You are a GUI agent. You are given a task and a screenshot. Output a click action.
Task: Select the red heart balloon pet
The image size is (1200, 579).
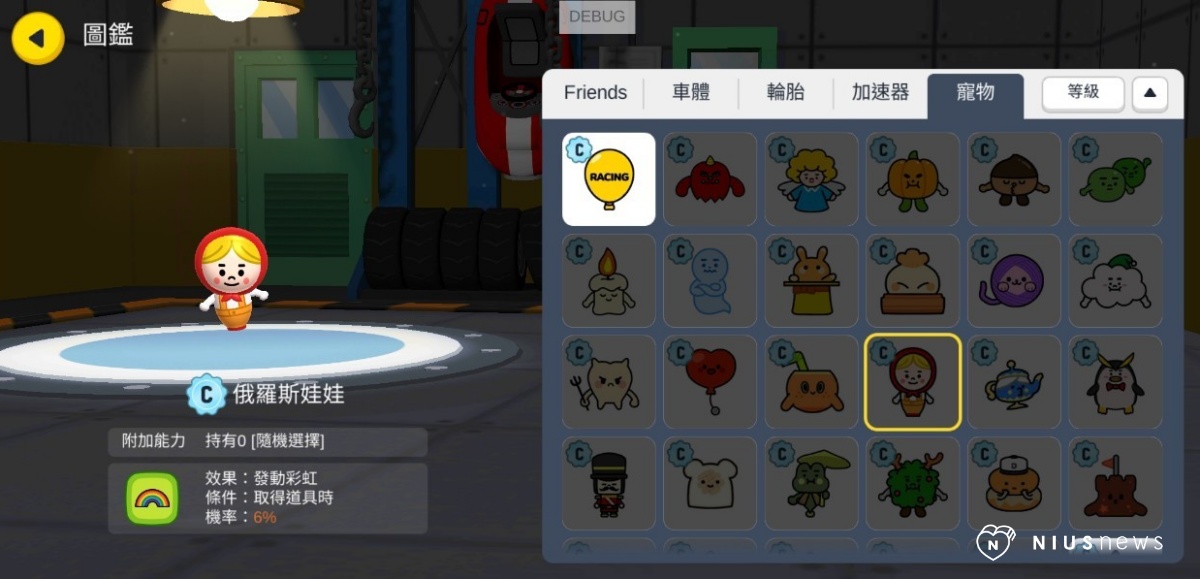pyautogui.click(x=710, y=383)
